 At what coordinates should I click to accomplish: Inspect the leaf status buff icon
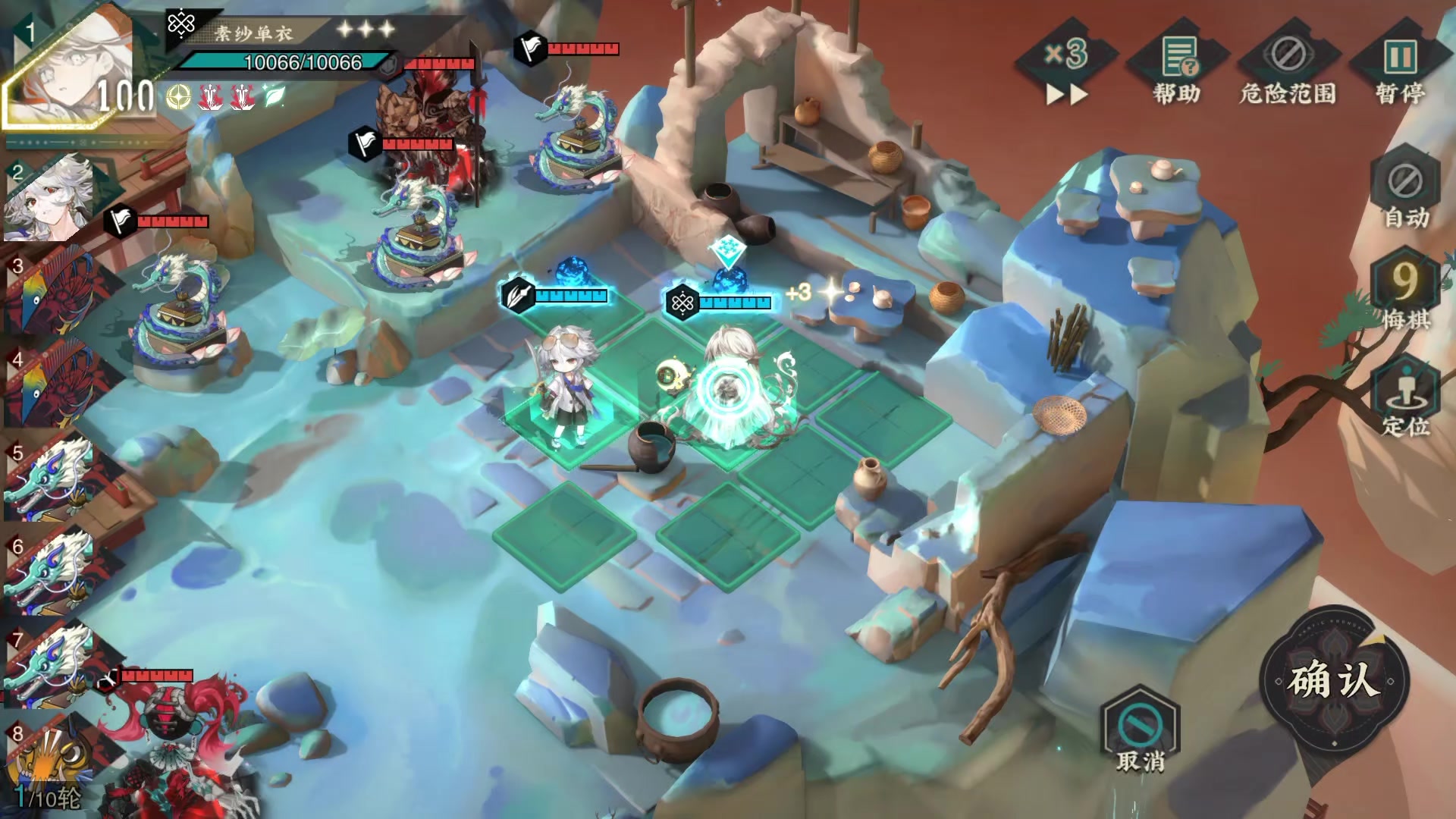pos(273,96)
